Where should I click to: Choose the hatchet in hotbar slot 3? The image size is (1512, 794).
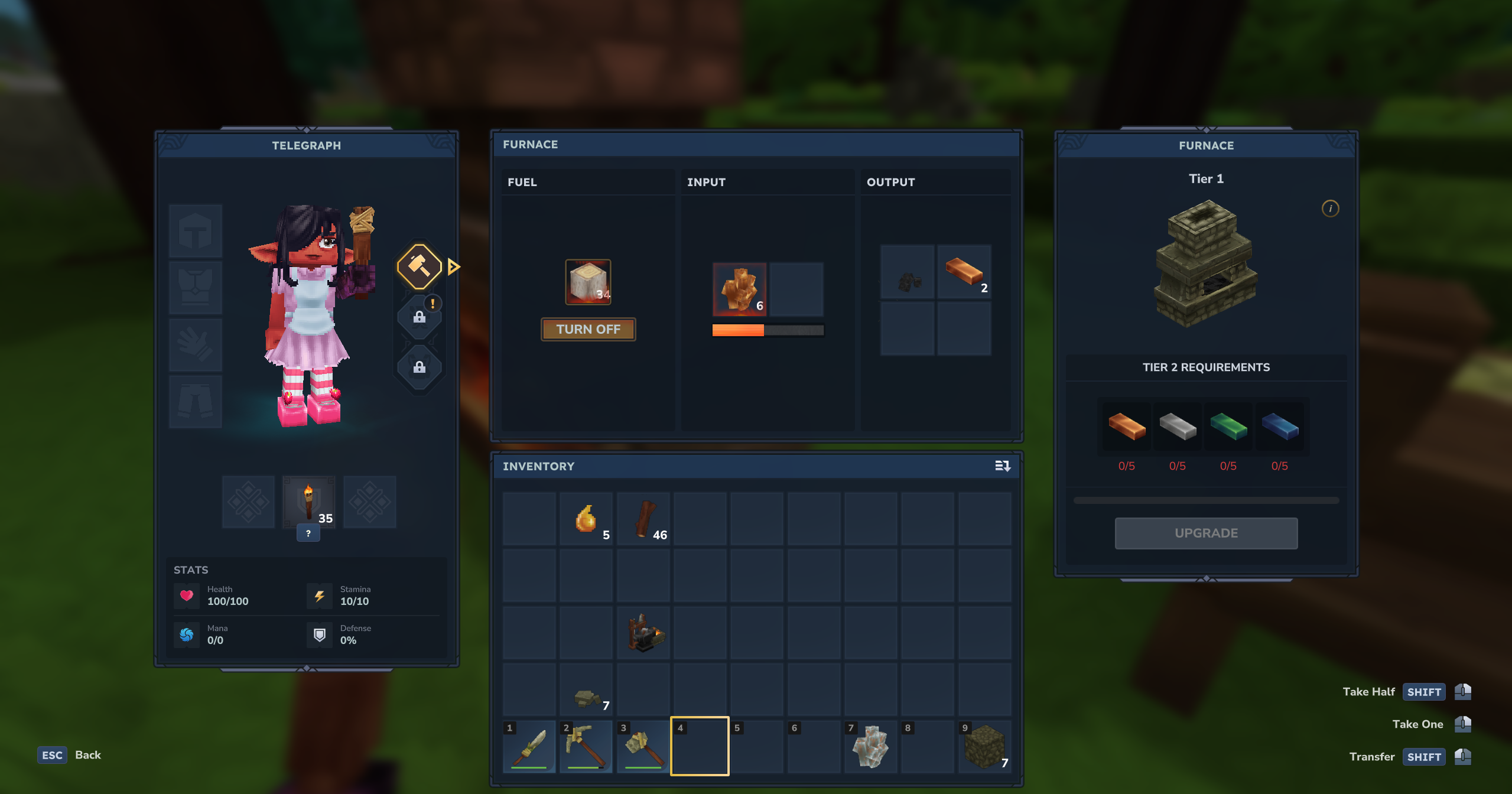tap(643, 747)
